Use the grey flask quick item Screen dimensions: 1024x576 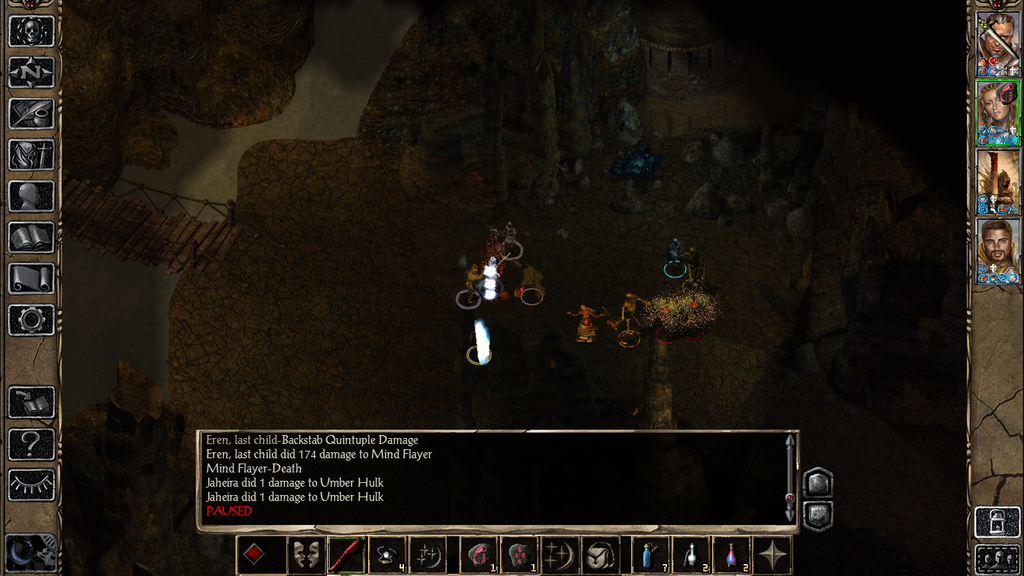click(690, 555)
